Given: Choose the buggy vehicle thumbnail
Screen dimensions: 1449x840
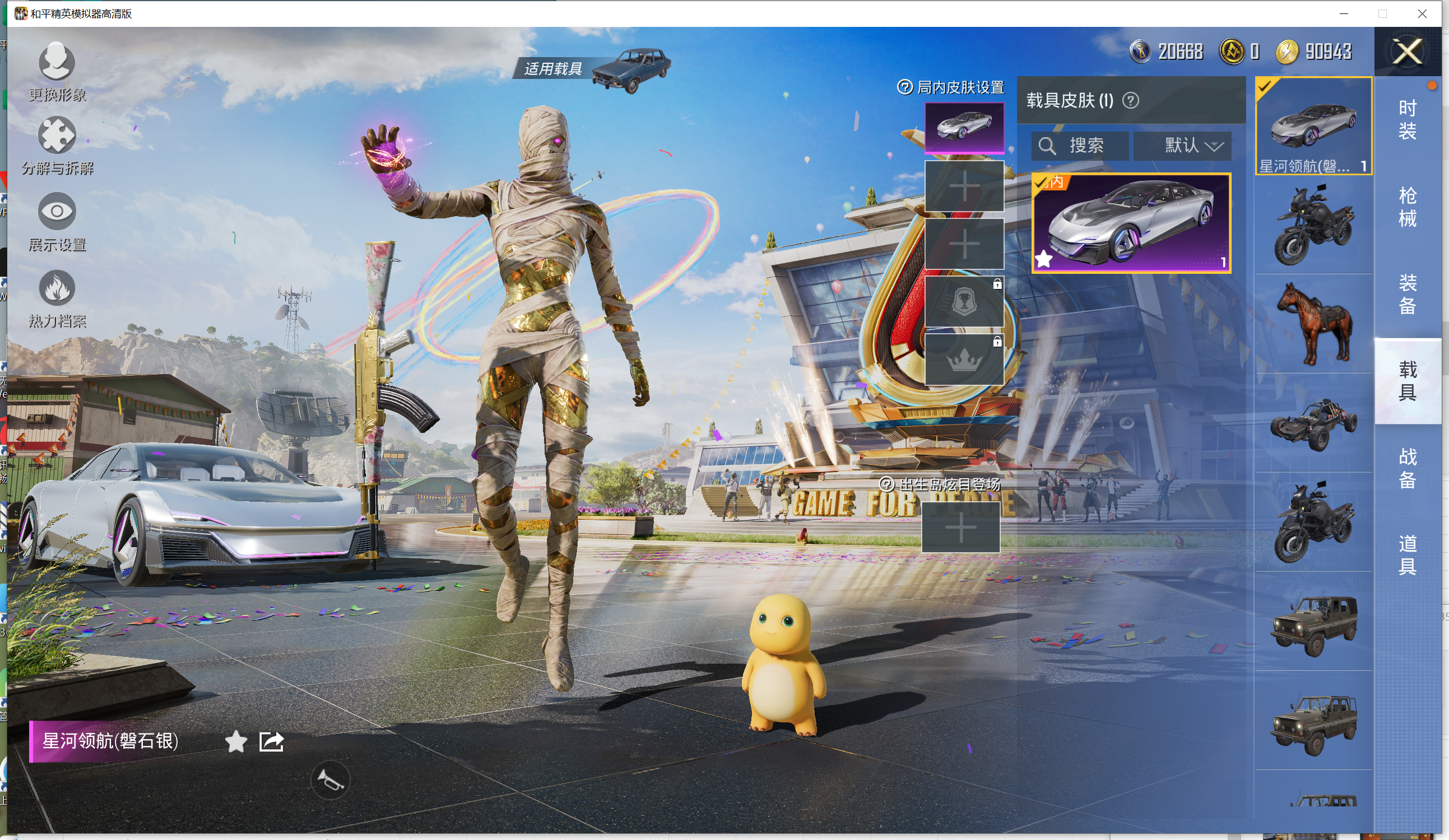Looking at the screenshot, I should pos(1314,424).
